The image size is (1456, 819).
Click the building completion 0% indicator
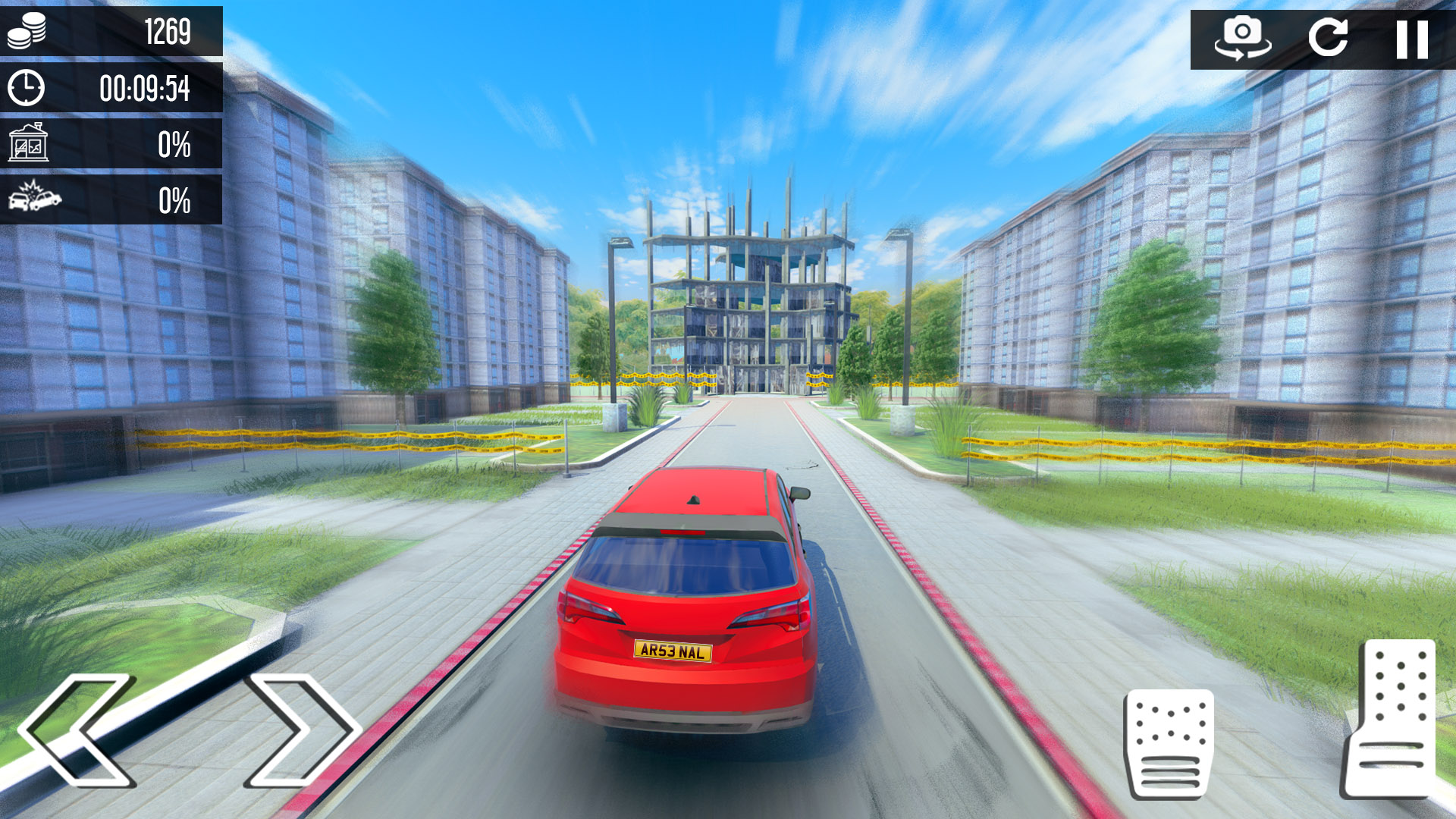coord(174,144)
